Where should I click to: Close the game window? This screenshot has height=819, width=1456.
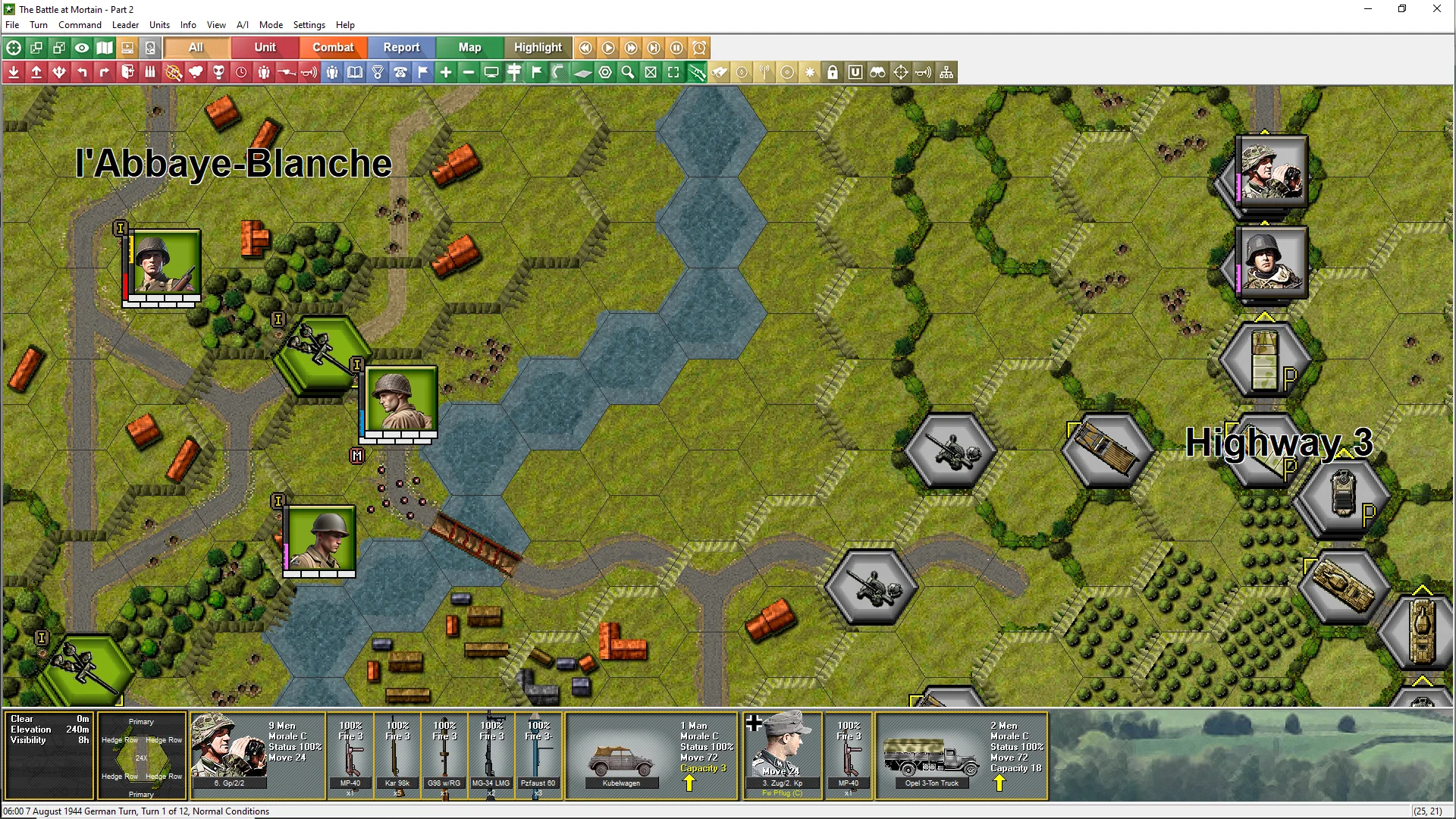coord(1436,9)
